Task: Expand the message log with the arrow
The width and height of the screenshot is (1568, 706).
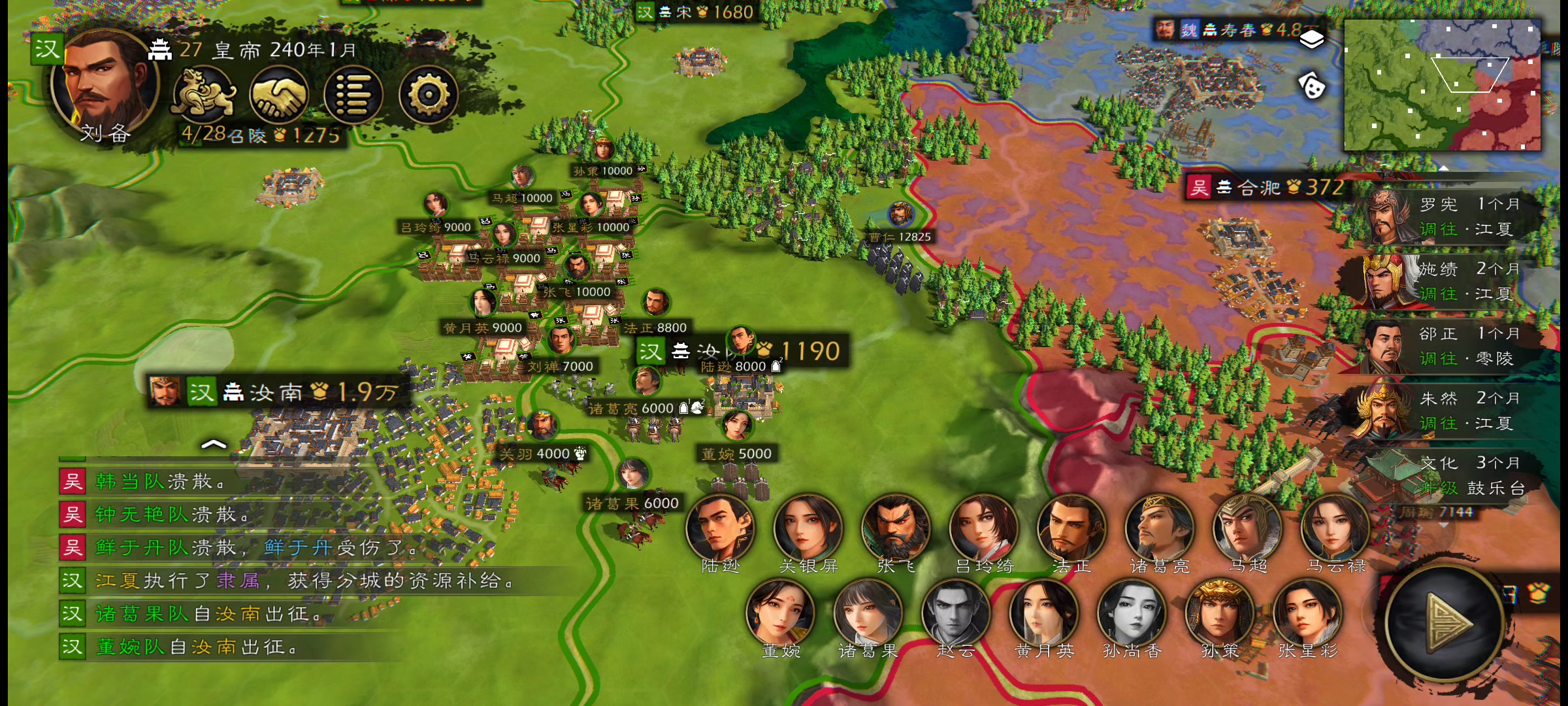Action: point(214,445)
